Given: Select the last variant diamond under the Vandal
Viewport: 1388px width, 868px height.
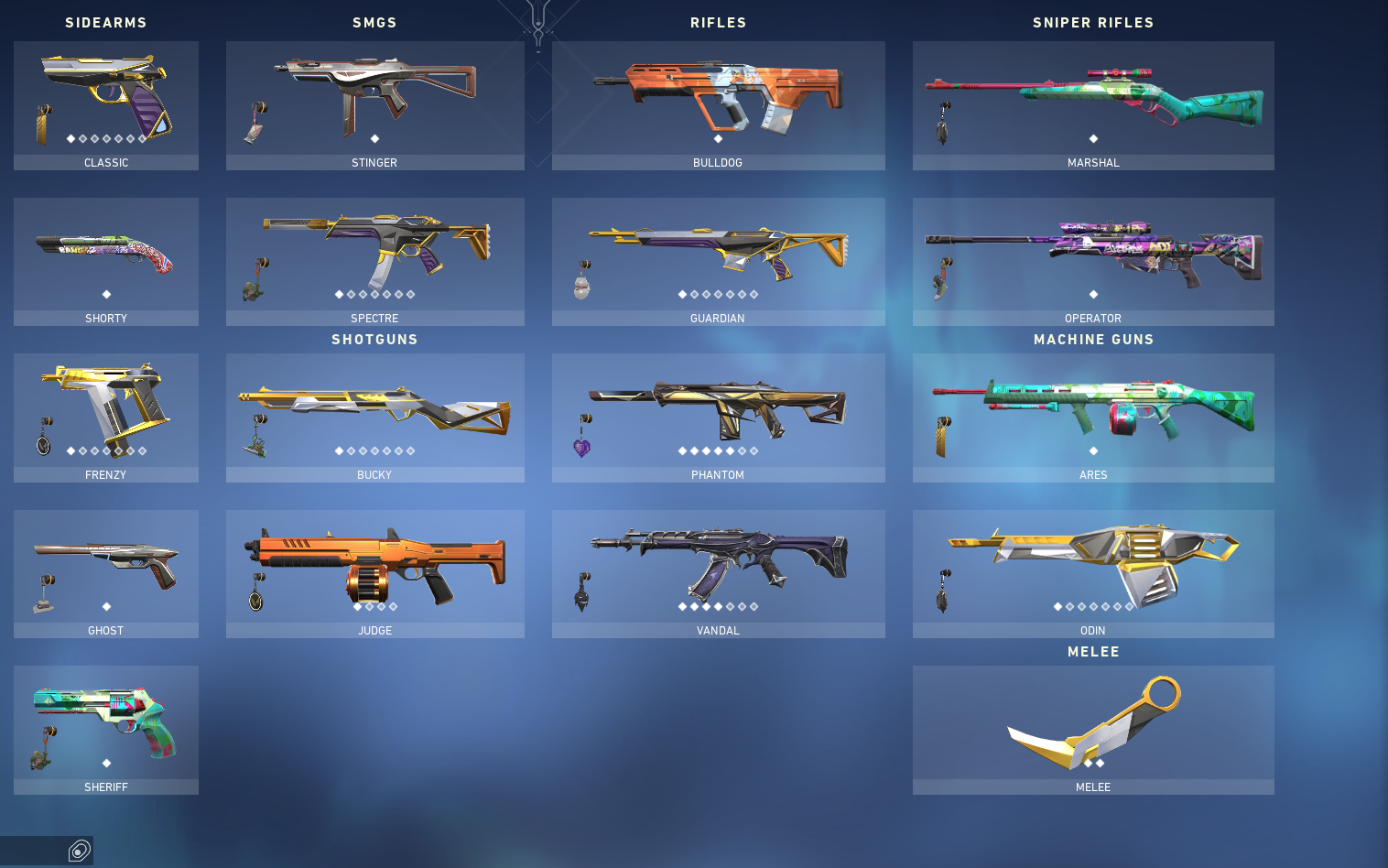Looking at the screenshot, I should point(754,605).
